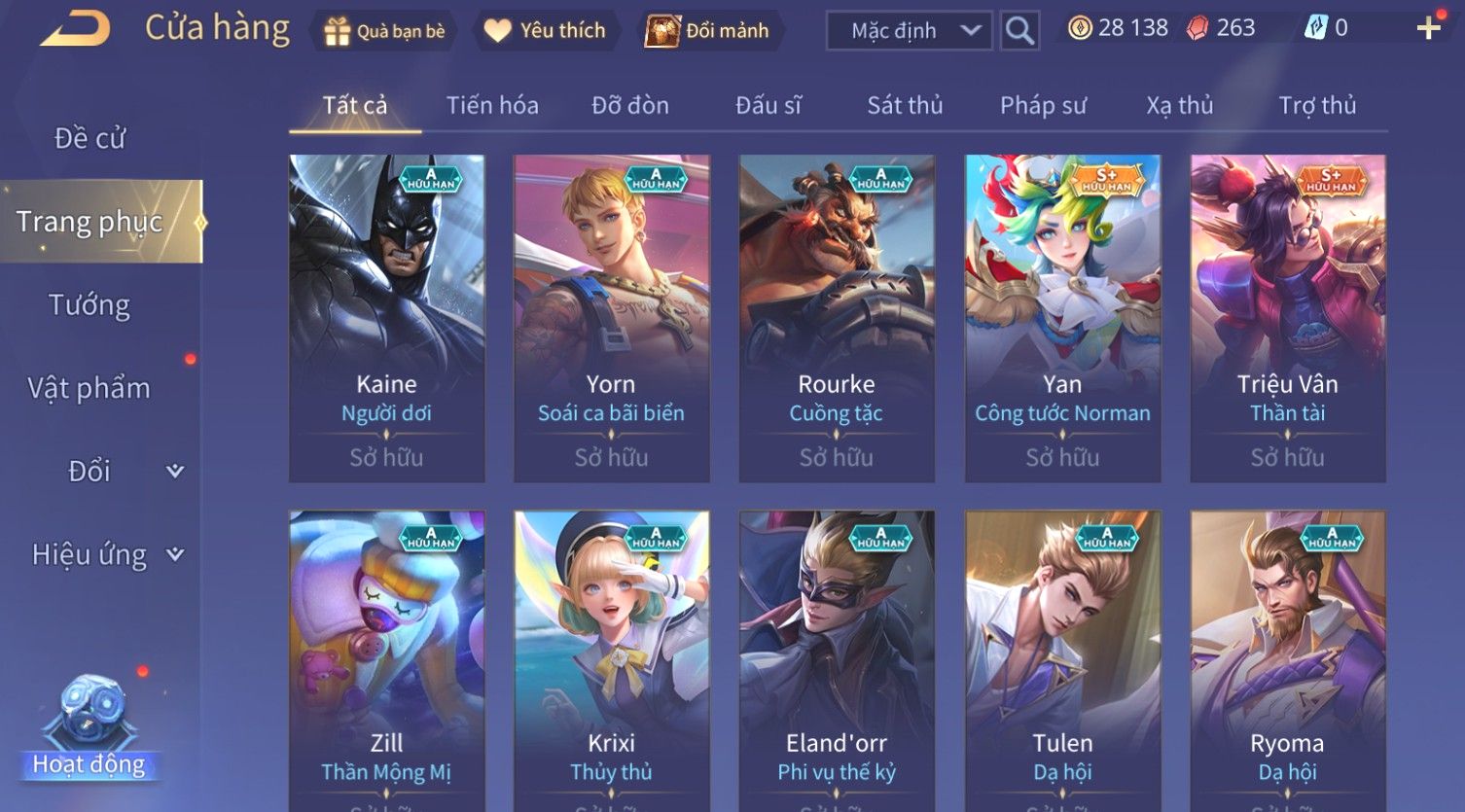The width and height of the screenshot is (1465, 812).
Task: Open the Hoạt động events icon
Action: coord(89,729)
